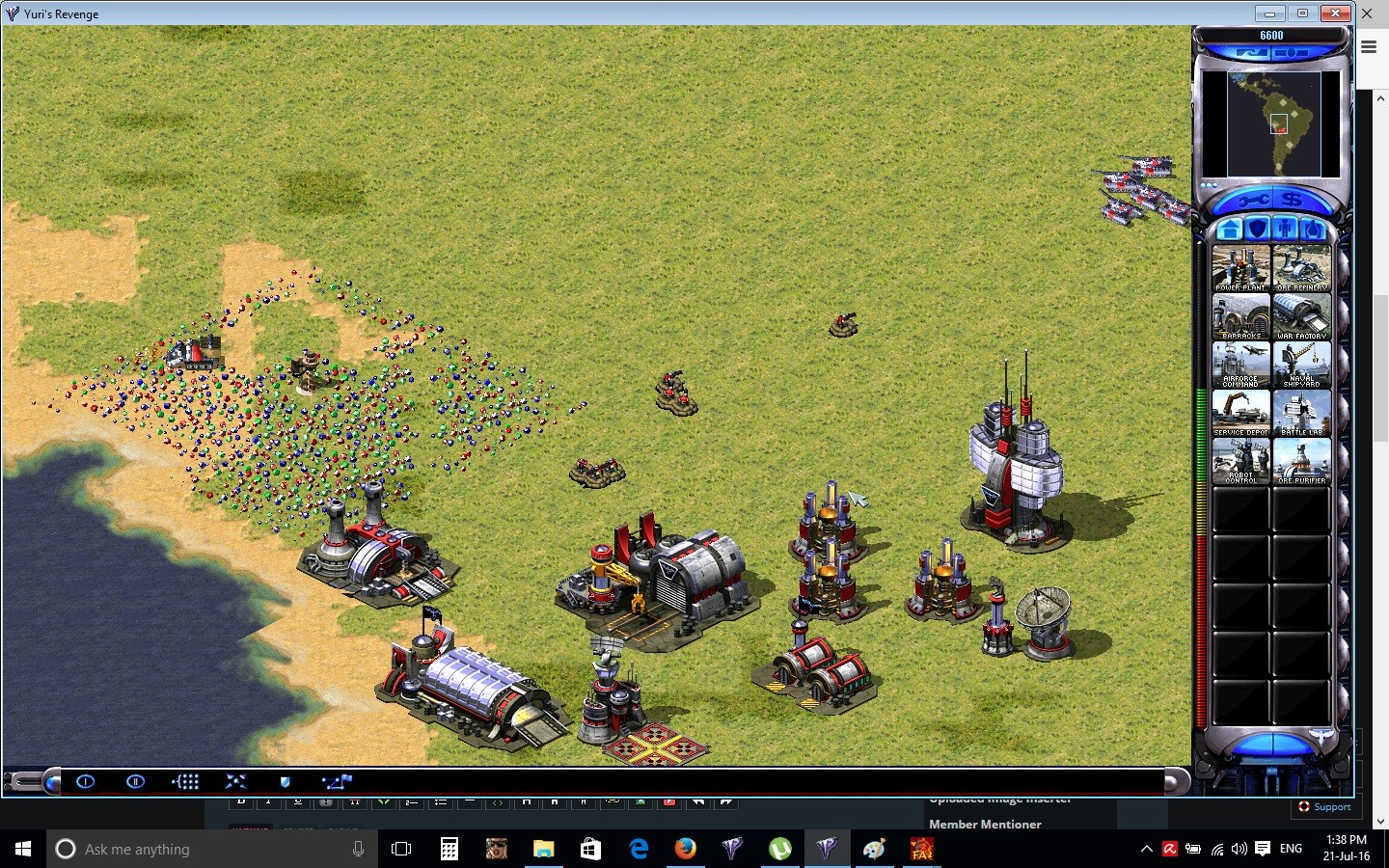Toggle the repair wrench mode
Viewport: 1389px width, 868px height.
click(1255, 200)
